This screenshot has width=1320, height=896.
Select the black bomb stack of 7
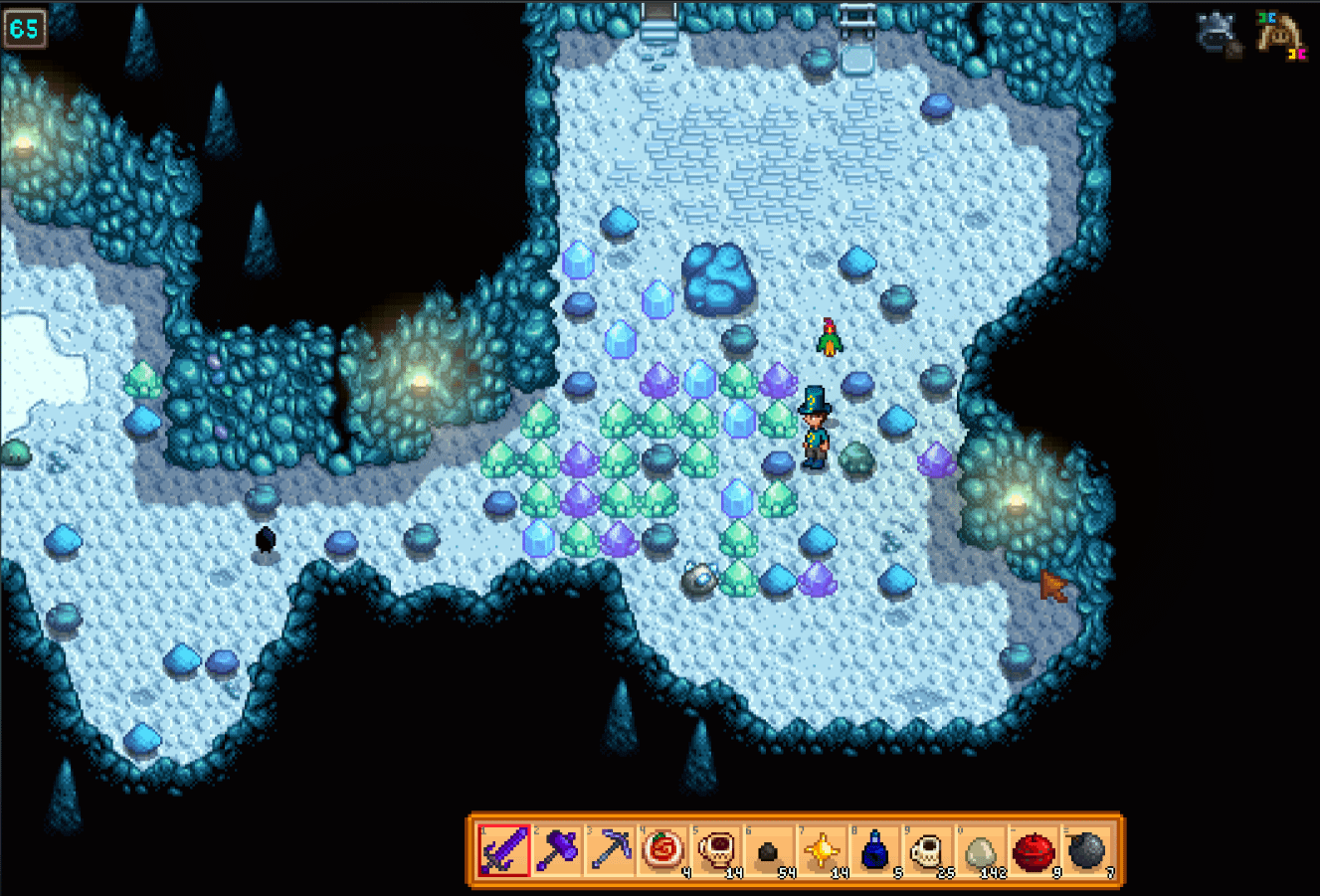[1086, 851]
